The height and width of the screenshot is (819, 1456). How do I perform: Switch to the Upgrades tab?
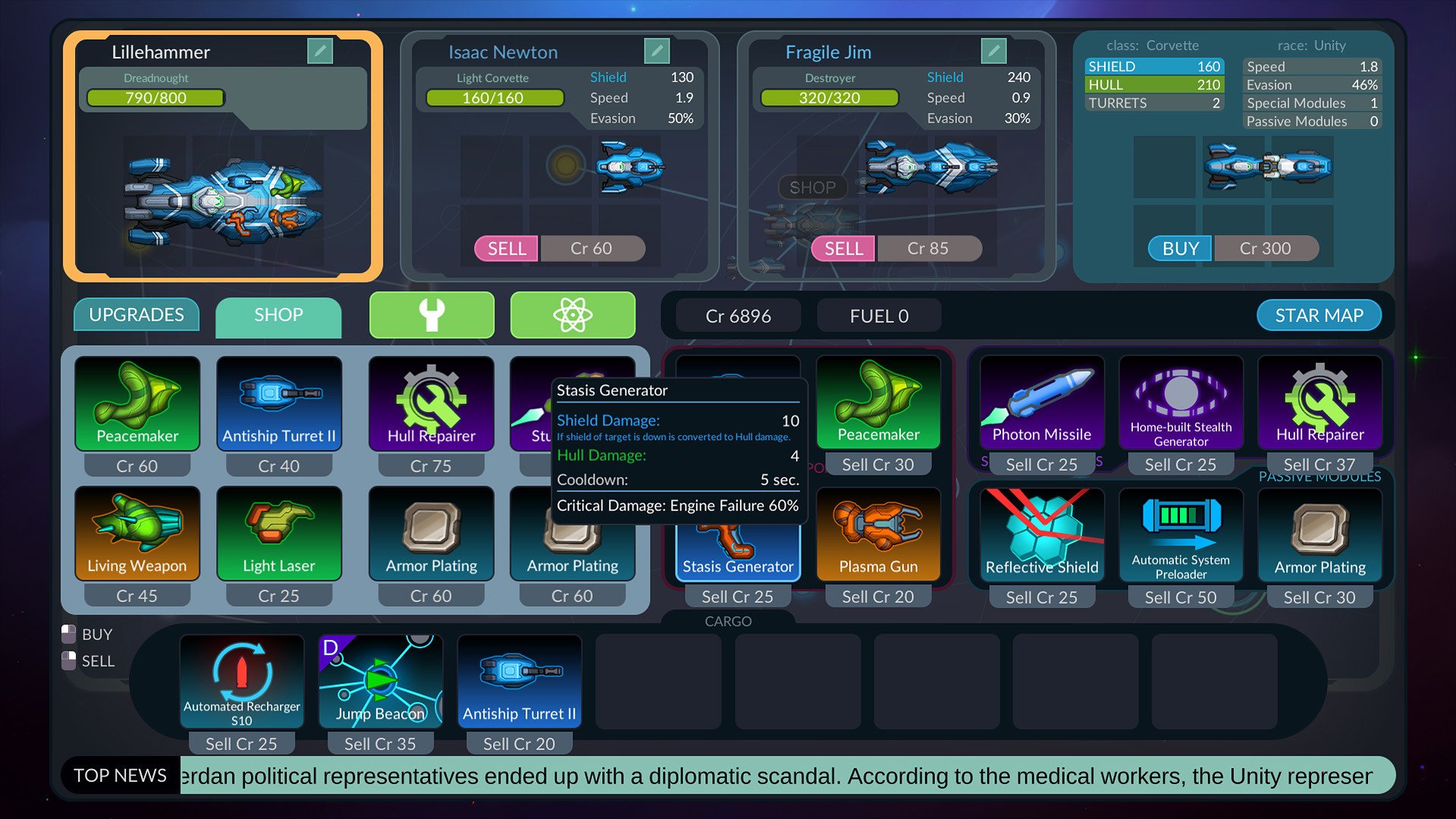136,315
